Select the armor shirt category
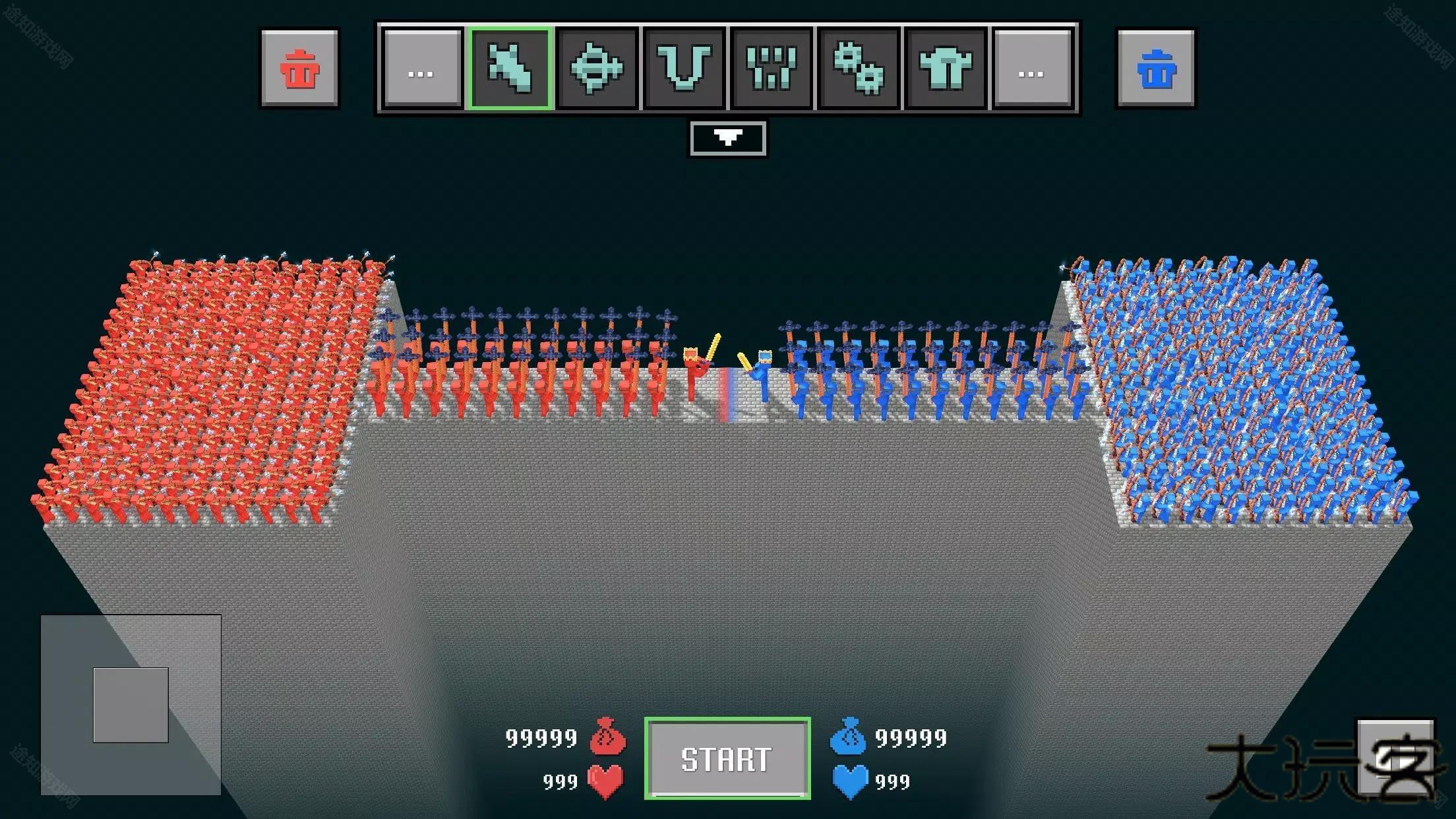1456x819 pixels. 946,69
